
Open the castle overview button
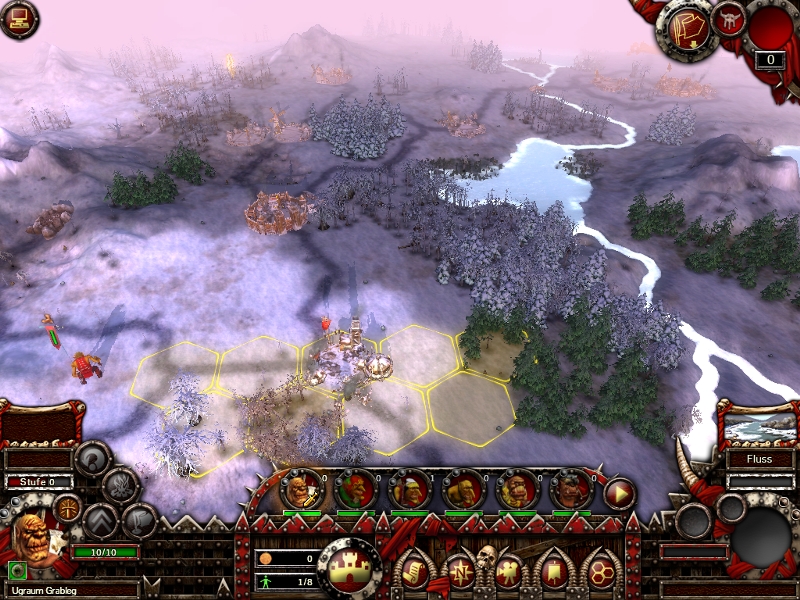pos(349,568)
